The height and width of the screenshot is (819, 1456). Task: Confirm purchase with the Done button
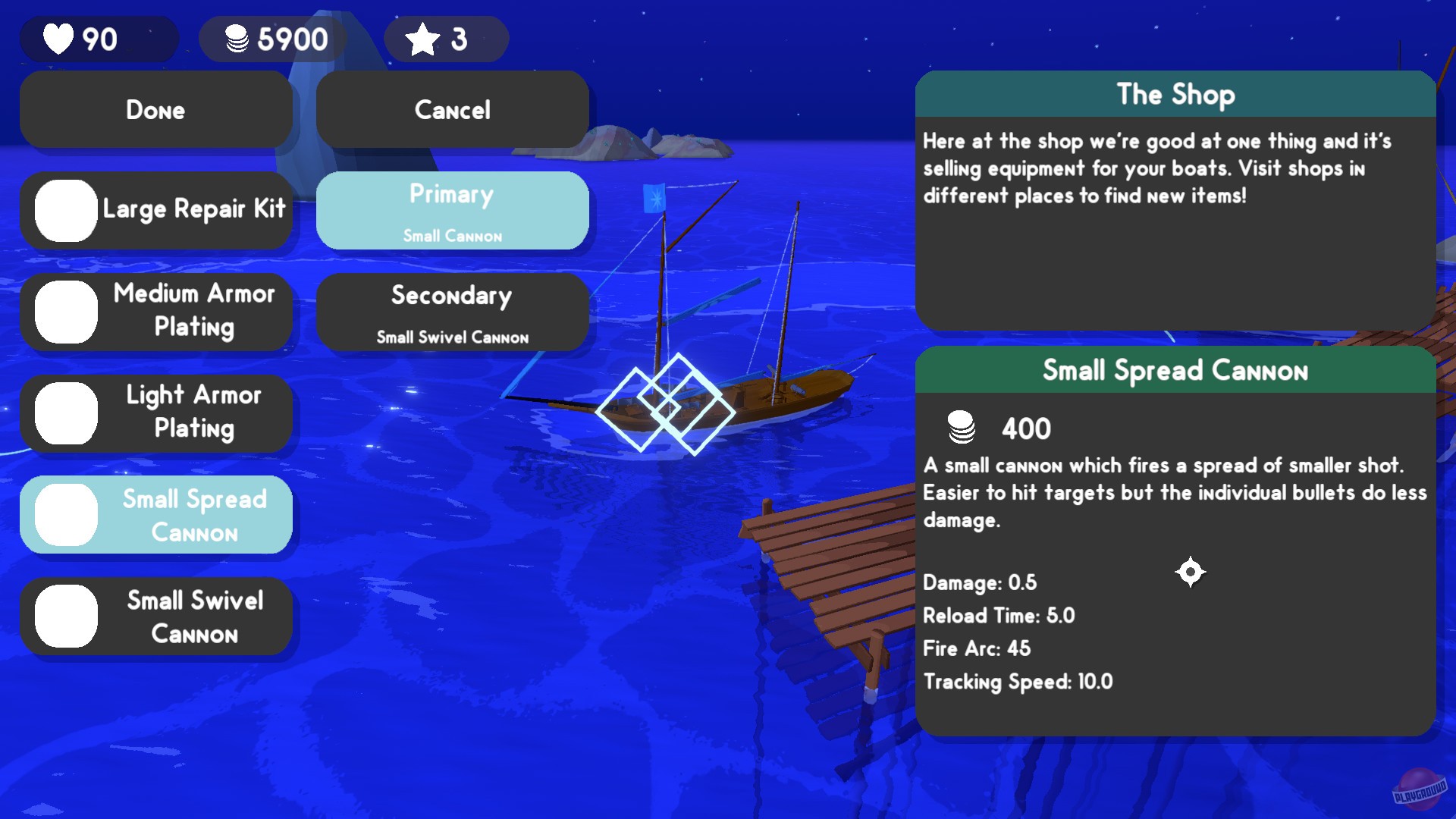coord(155,109)
